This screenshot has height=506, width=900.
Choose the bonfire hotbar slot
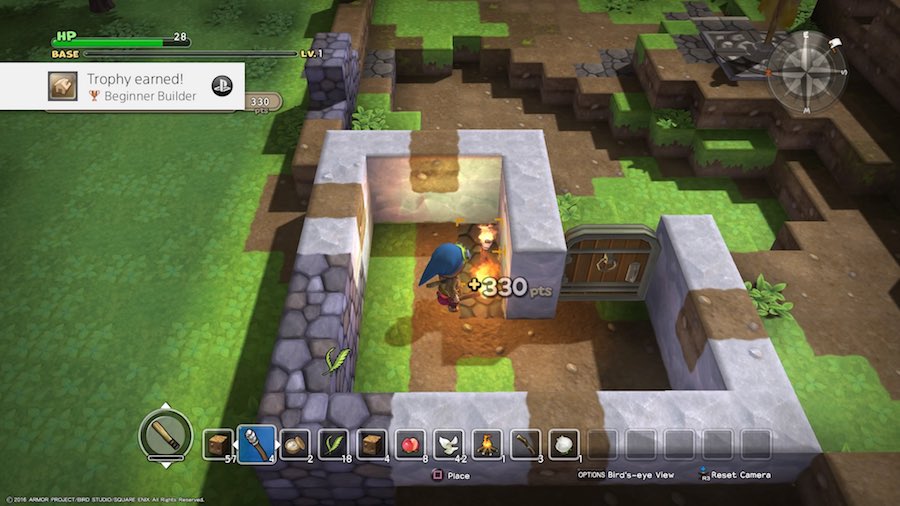tap(487, 444)
